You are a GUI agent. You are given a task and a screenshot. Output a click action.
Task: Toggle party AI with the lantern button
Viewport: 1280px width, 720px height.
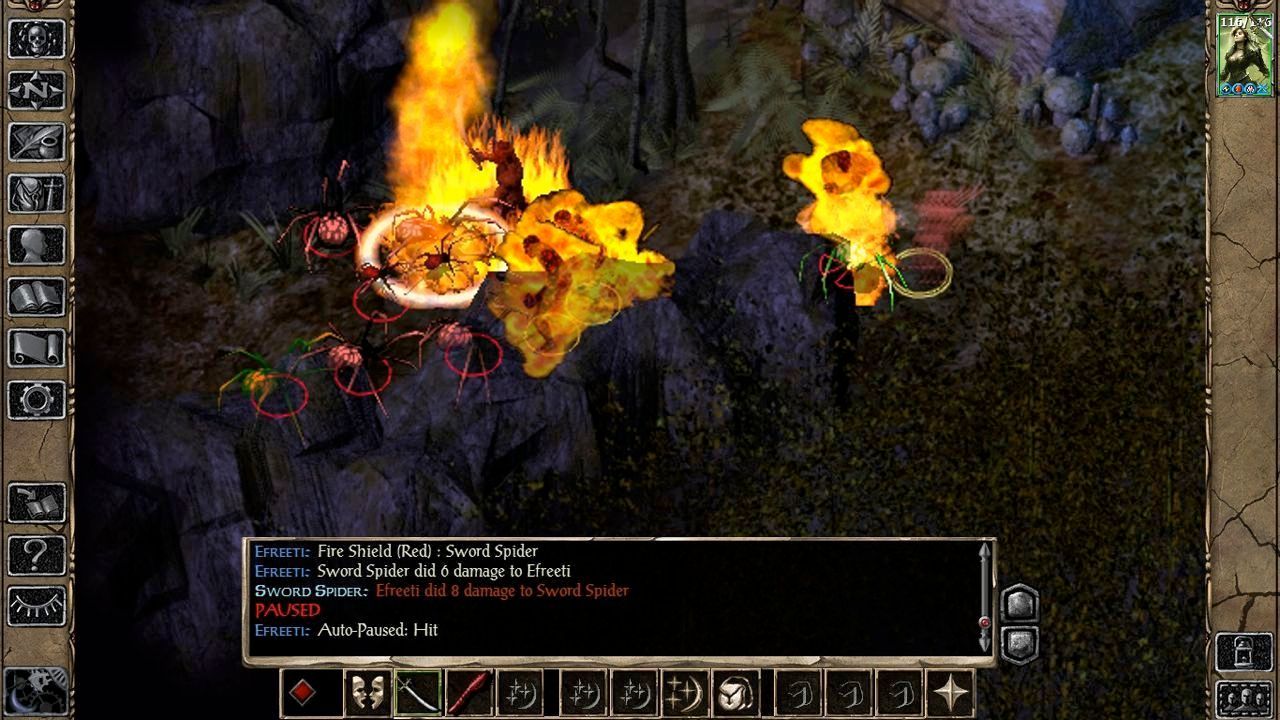(1244, 652)
